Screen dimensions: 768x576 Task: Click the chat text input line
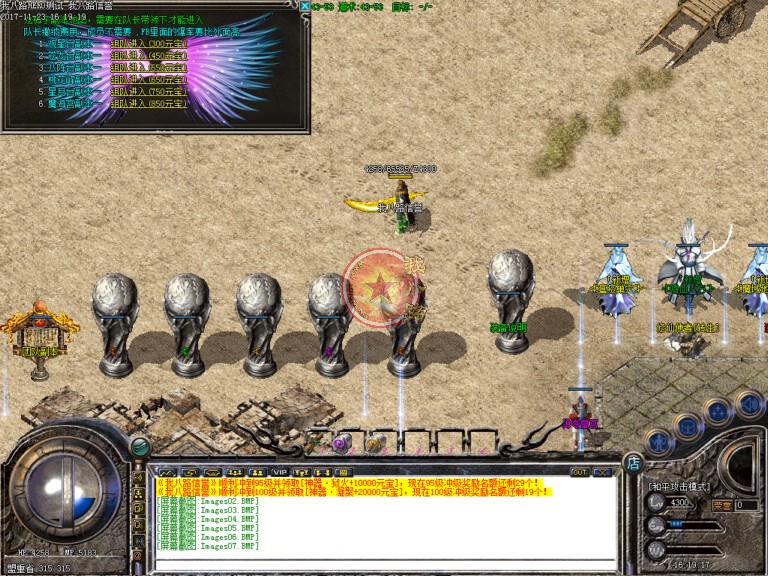380,562
